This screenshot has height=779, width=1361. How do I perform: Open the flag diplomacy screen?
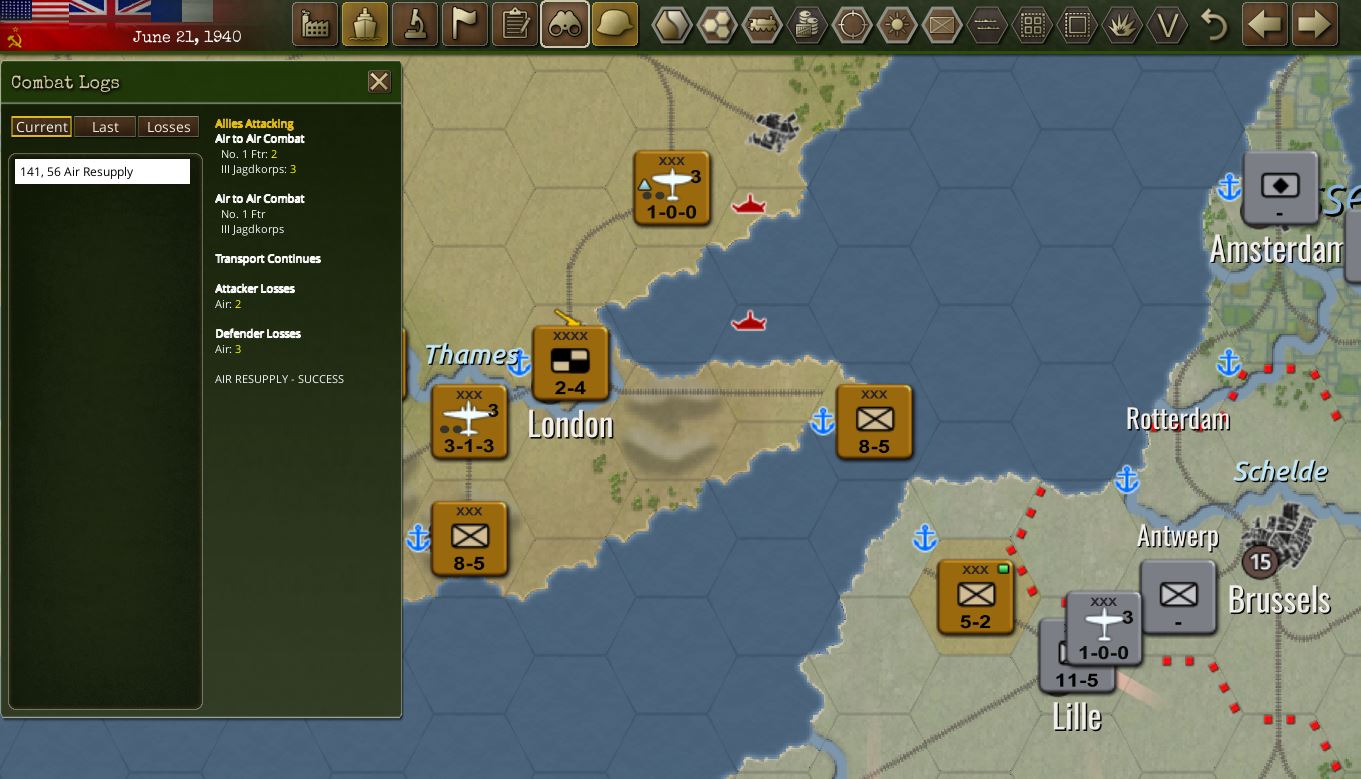pos(465,24)
